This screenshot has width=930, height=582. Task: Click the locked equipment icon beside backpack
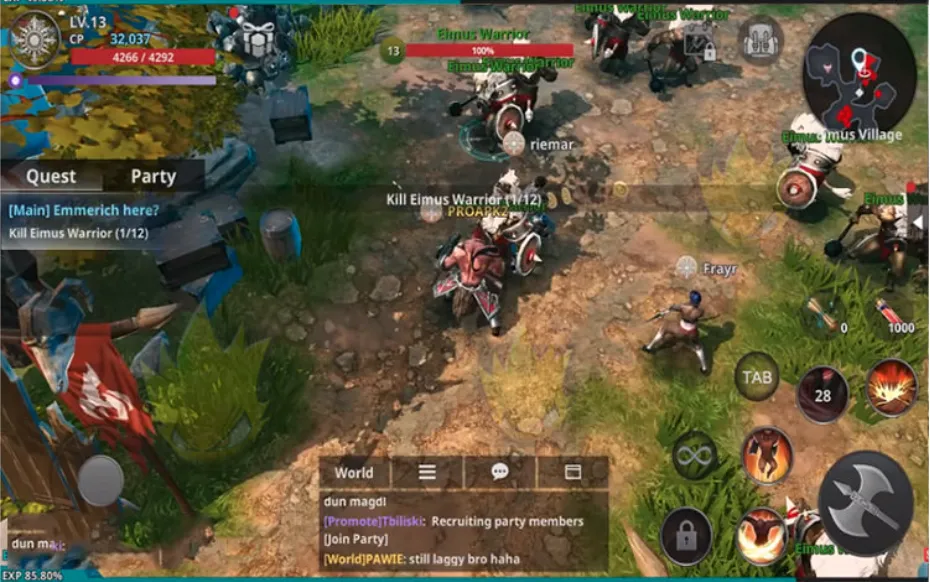698,42
